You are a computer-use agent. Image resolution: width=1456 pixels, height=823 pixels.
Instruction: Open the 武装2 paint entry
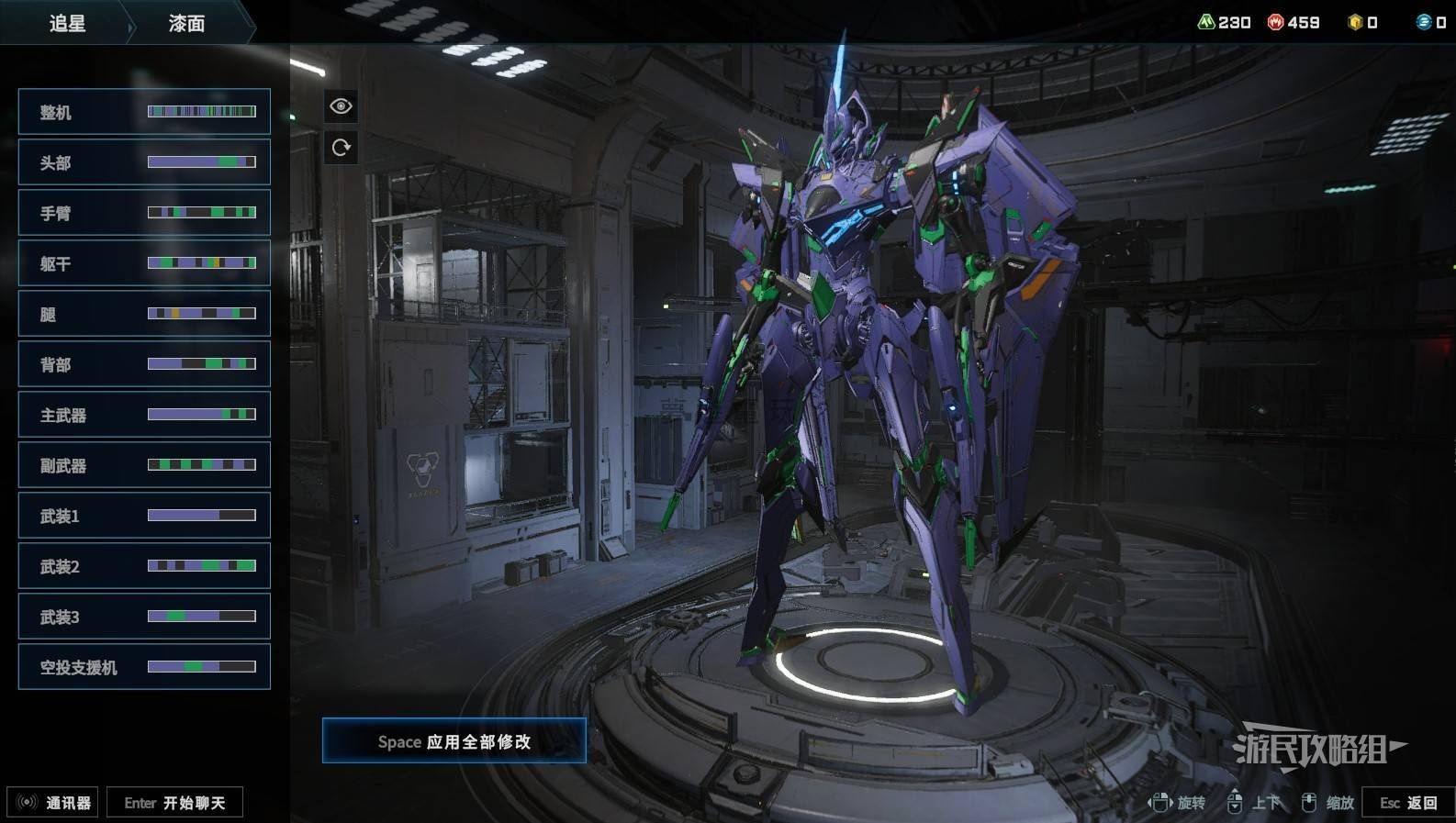coord(144,566)
